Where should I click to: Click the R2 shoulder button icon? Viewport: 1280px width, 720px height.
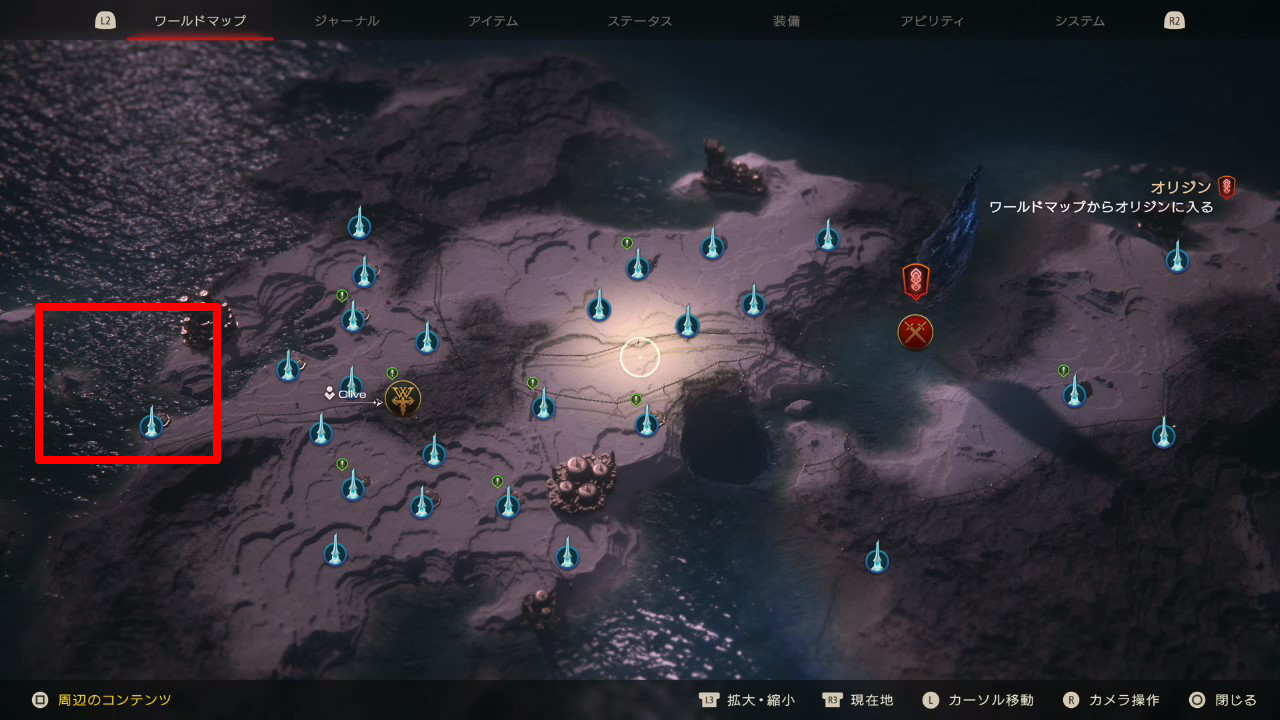point(1173,18)
